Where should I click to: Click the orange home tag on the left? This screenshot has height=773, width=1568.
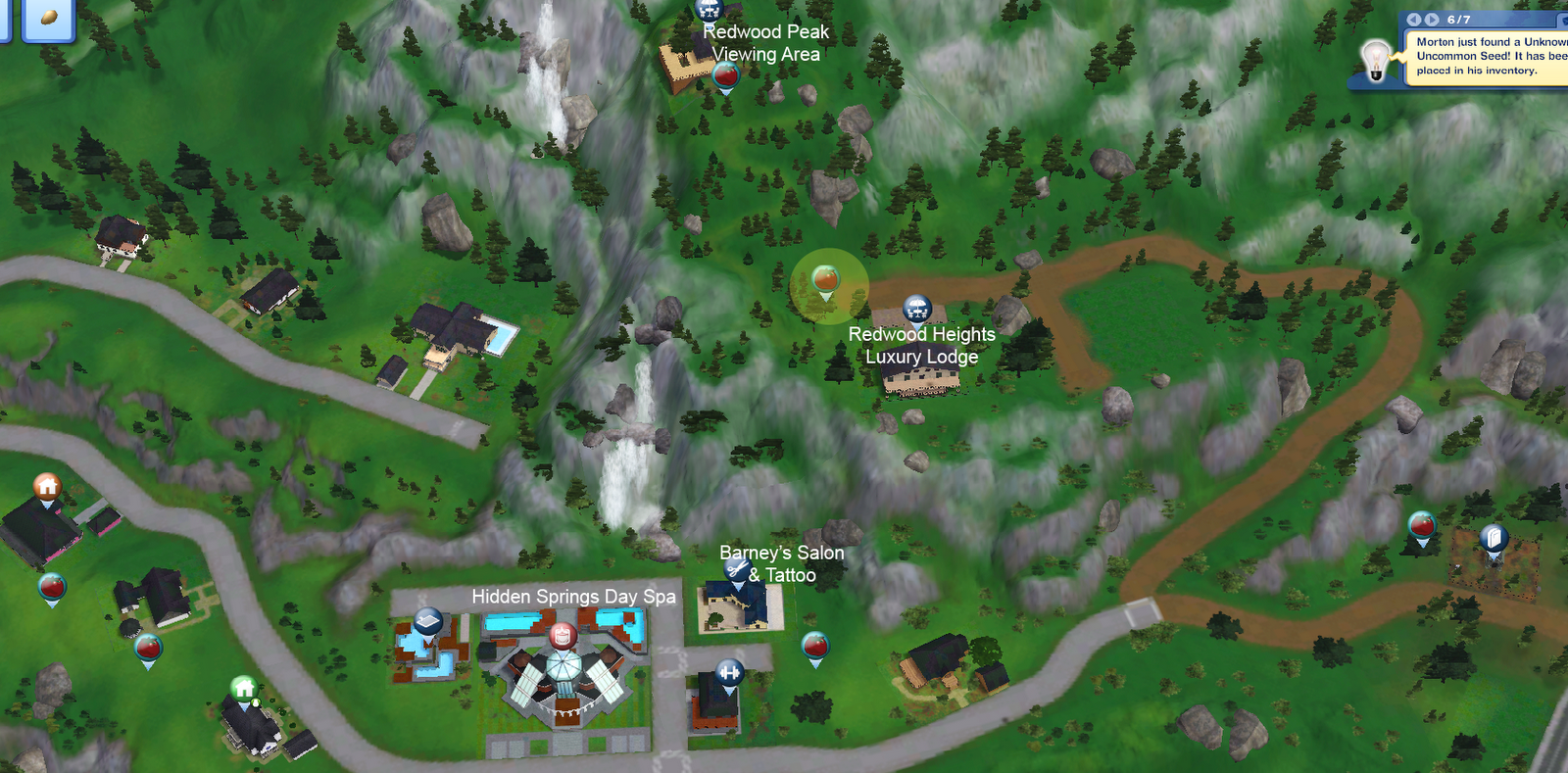(x=46, y=487)
